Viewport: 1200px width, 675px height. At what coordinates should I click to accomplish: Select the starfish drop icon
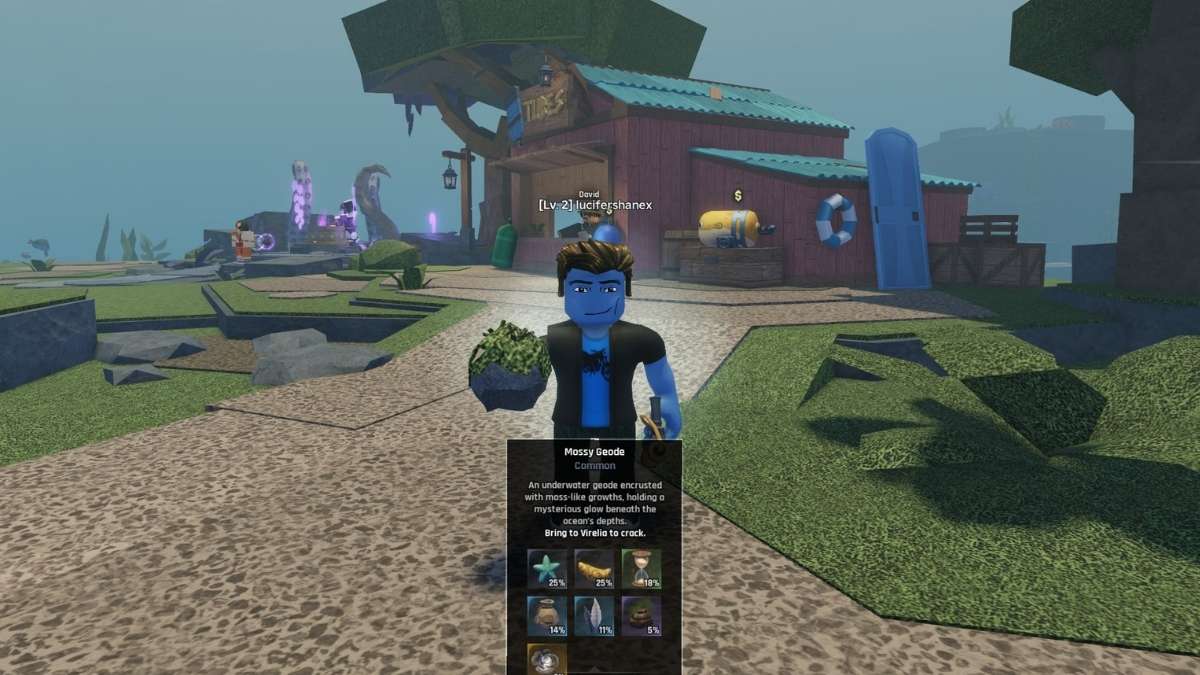pyautogui.click(x=547, y=568)
